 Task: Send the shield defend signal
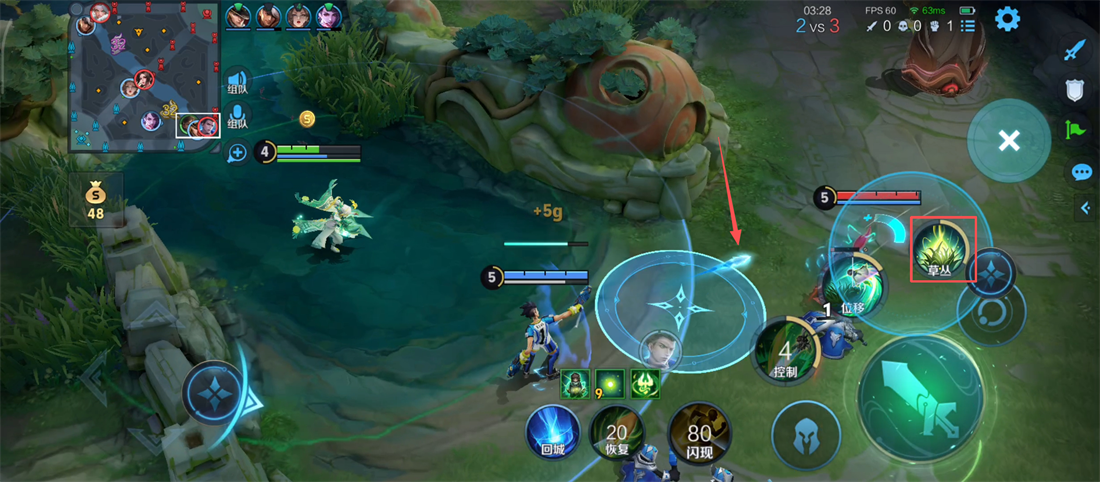point(1075,90)
